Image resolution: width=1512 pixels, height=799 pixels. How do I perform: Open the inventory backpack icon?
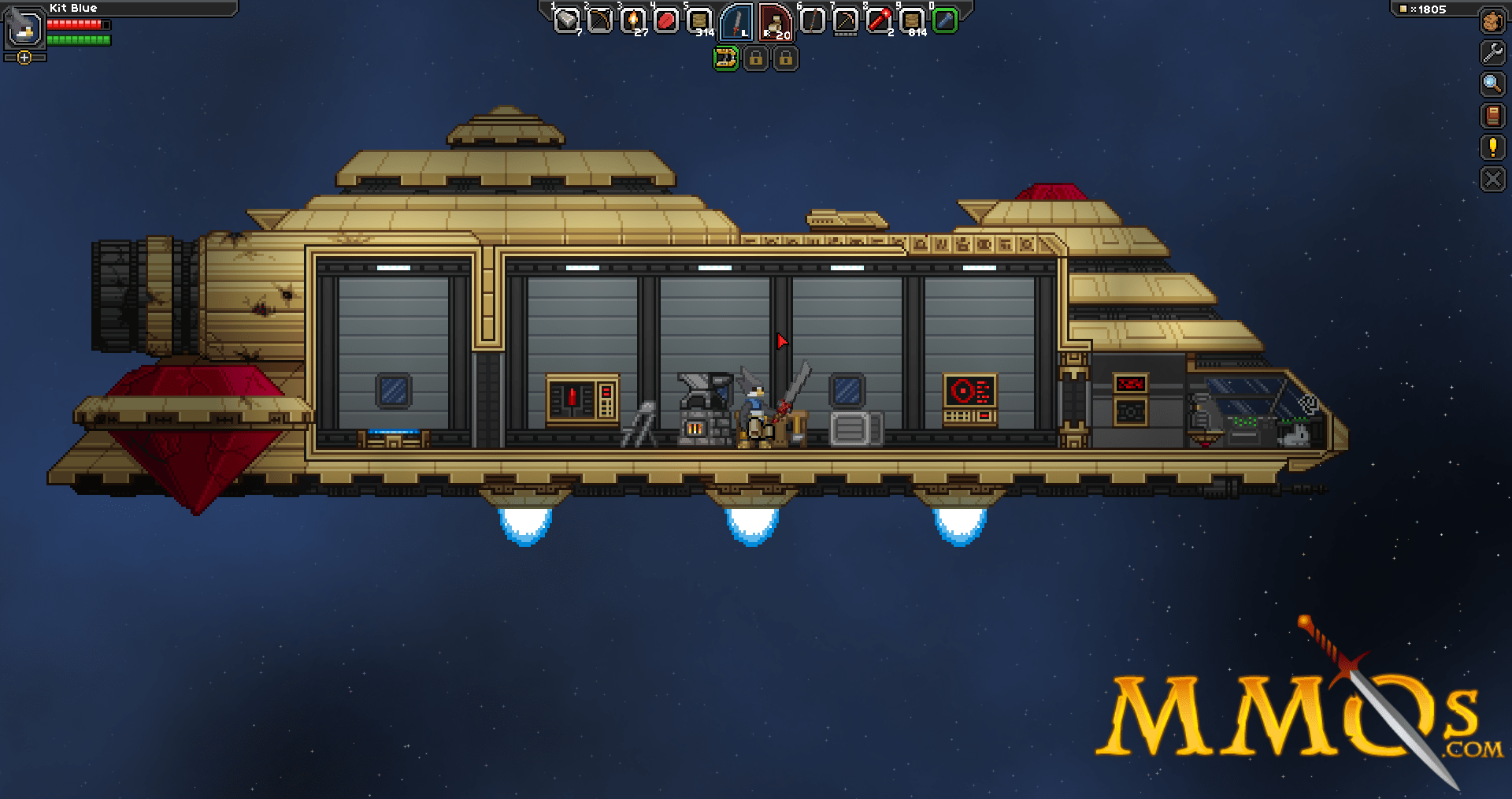1492,21
